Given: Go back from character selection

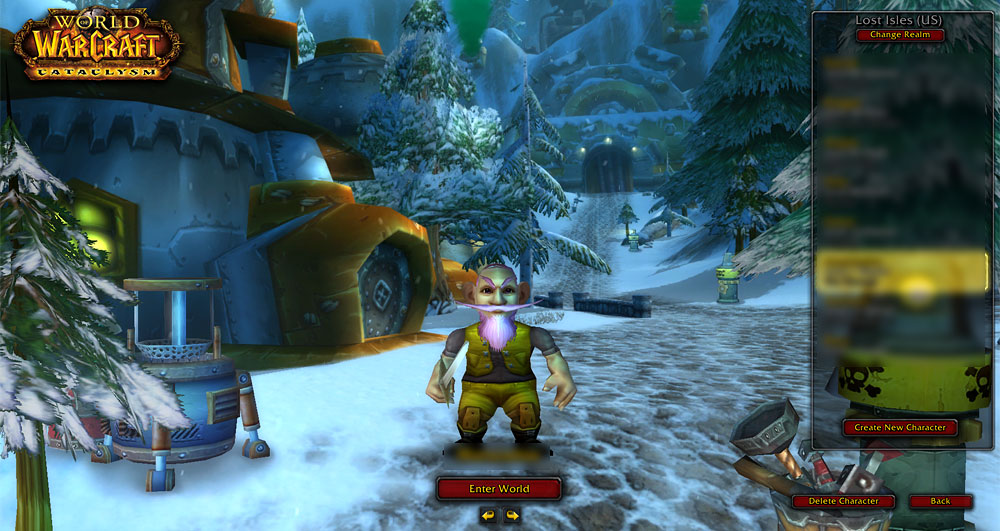Looking at the screenshot, I should (940, 501).
